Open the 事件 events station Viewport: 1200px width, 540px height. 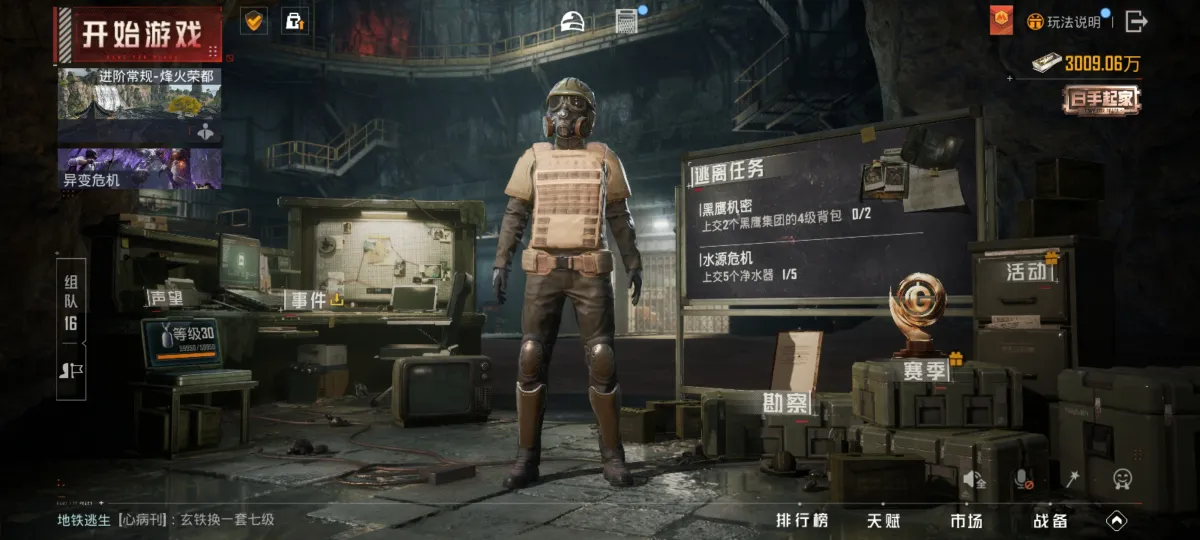[x=311, y=299]
